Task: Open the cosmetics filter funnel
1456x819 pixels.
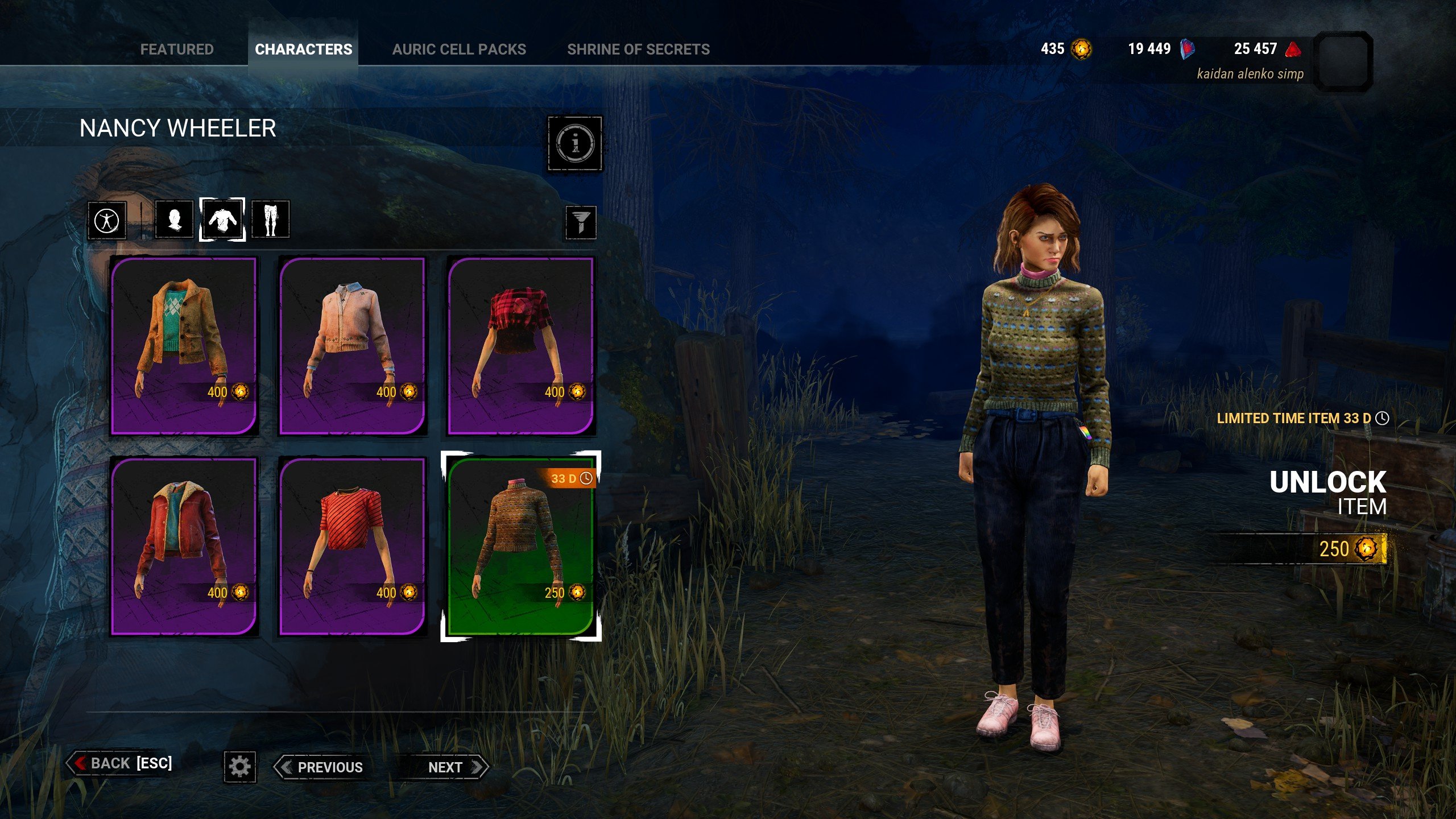Action: [x=580, y=222]
